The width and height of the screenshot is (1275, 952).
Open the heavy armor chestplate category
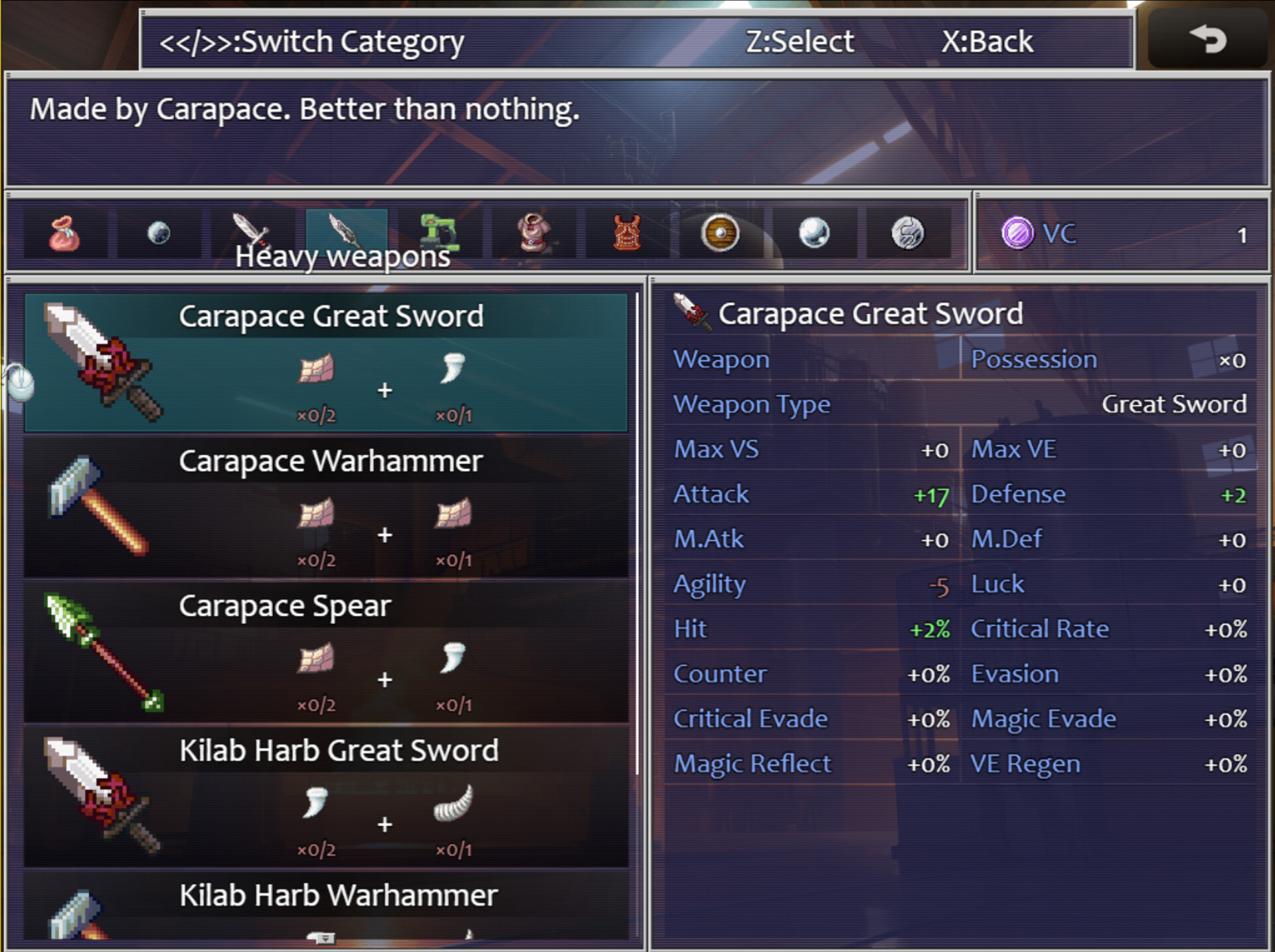pyautogui.click(x=628, y=232)
